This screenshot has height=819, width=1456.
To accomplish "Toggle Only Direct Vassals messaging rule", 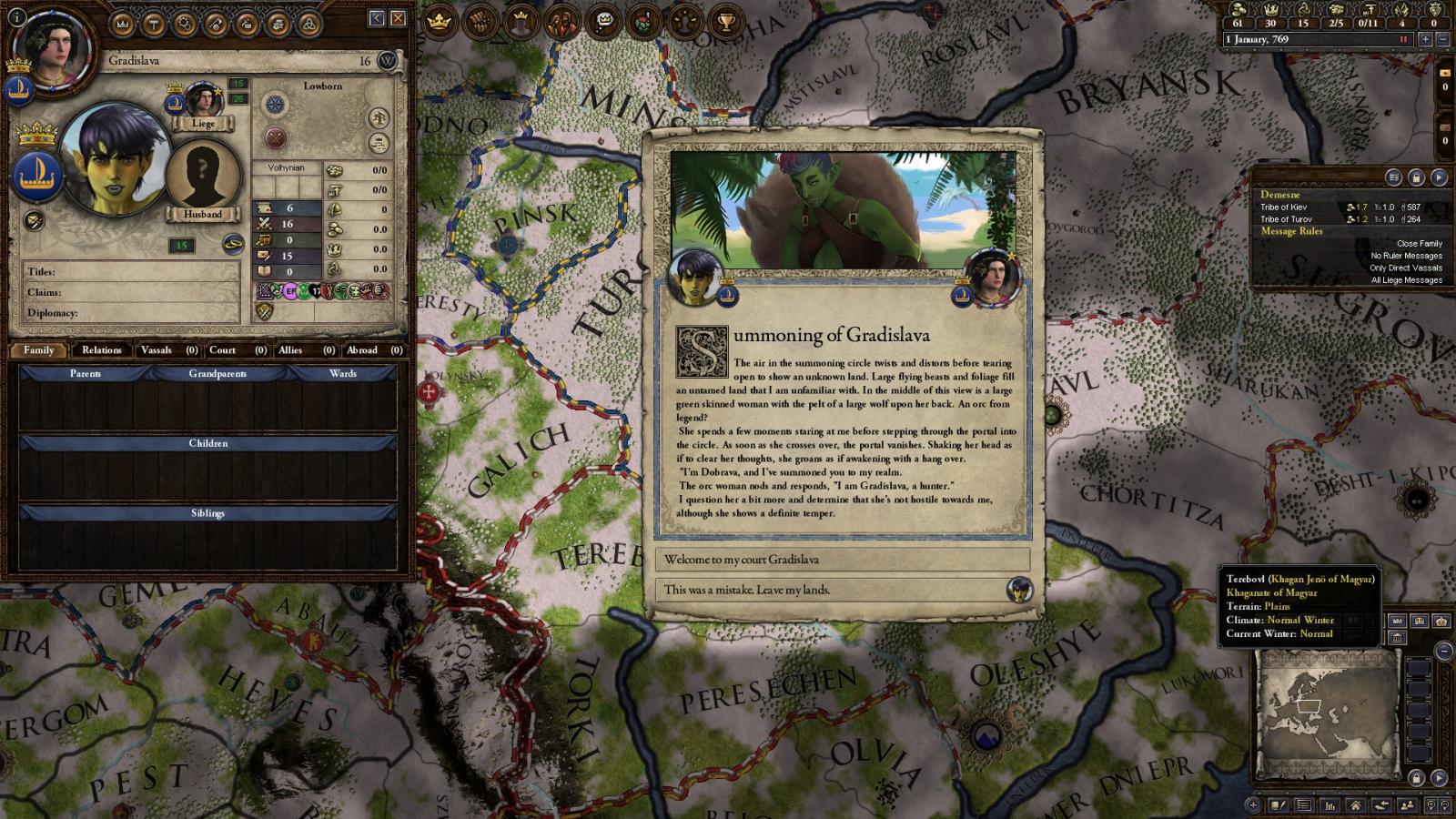I will pos(1407,268).
